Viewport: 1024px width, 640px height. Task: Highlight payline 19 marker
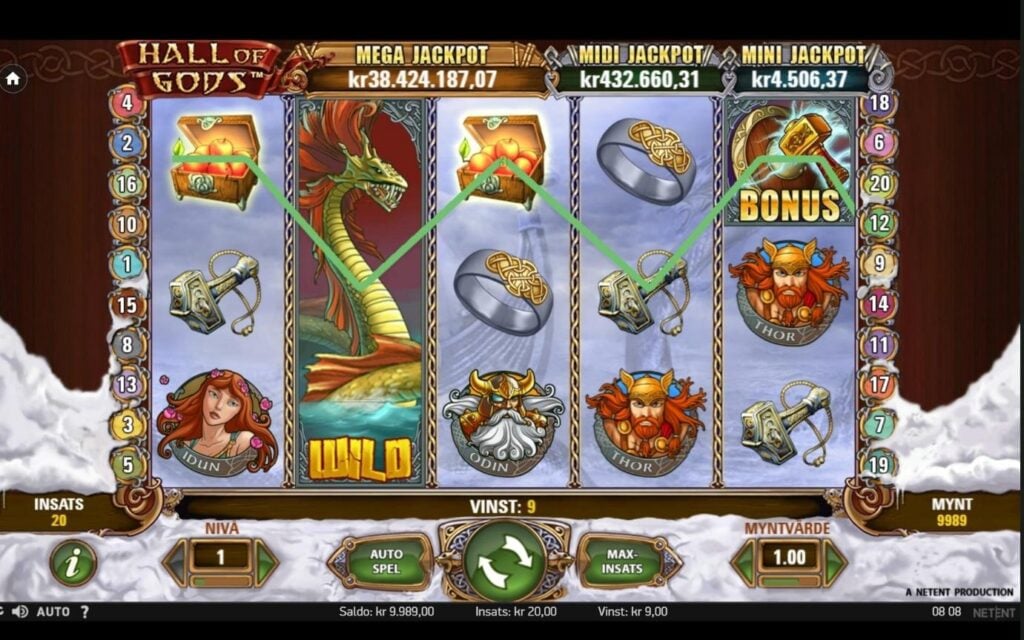pos(879,464)
